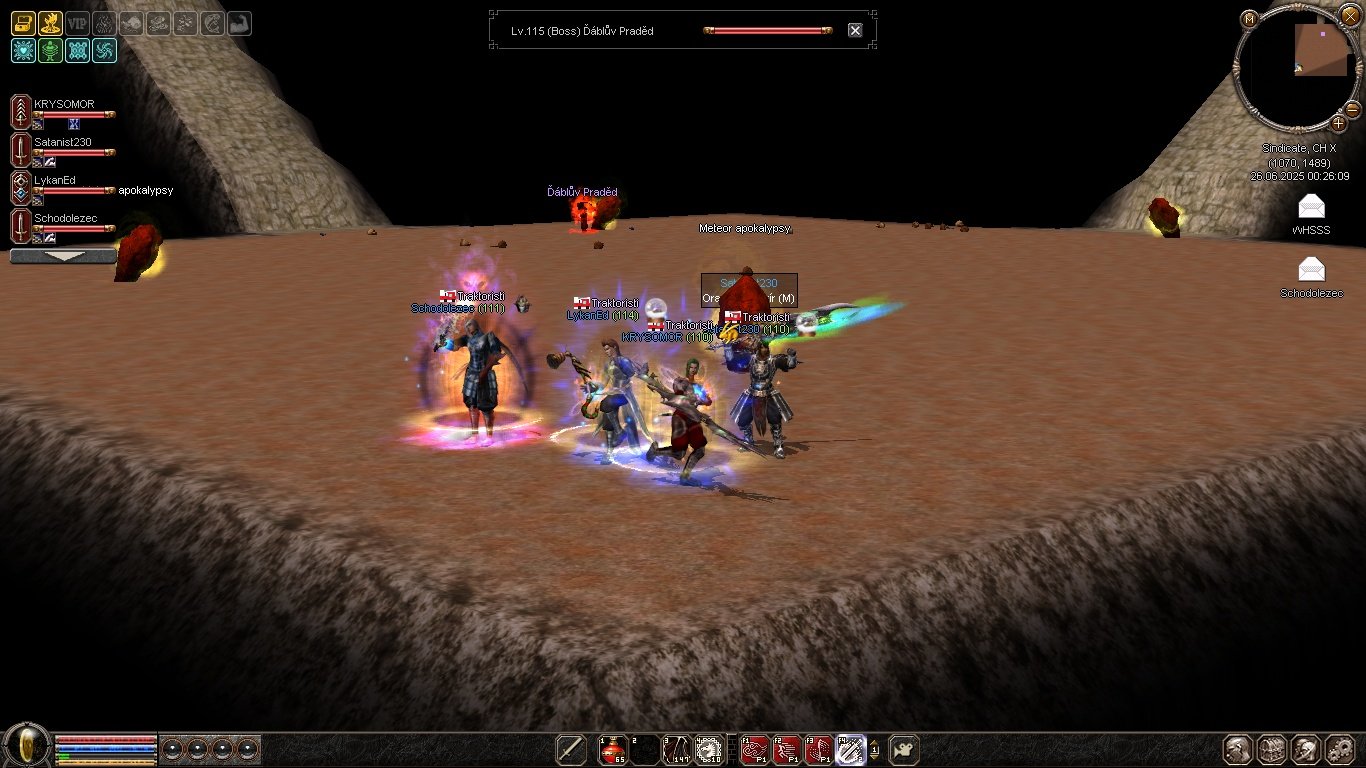Open the inventory chest button
The width and height of the screenshot is (1366, 768).
1272,749
